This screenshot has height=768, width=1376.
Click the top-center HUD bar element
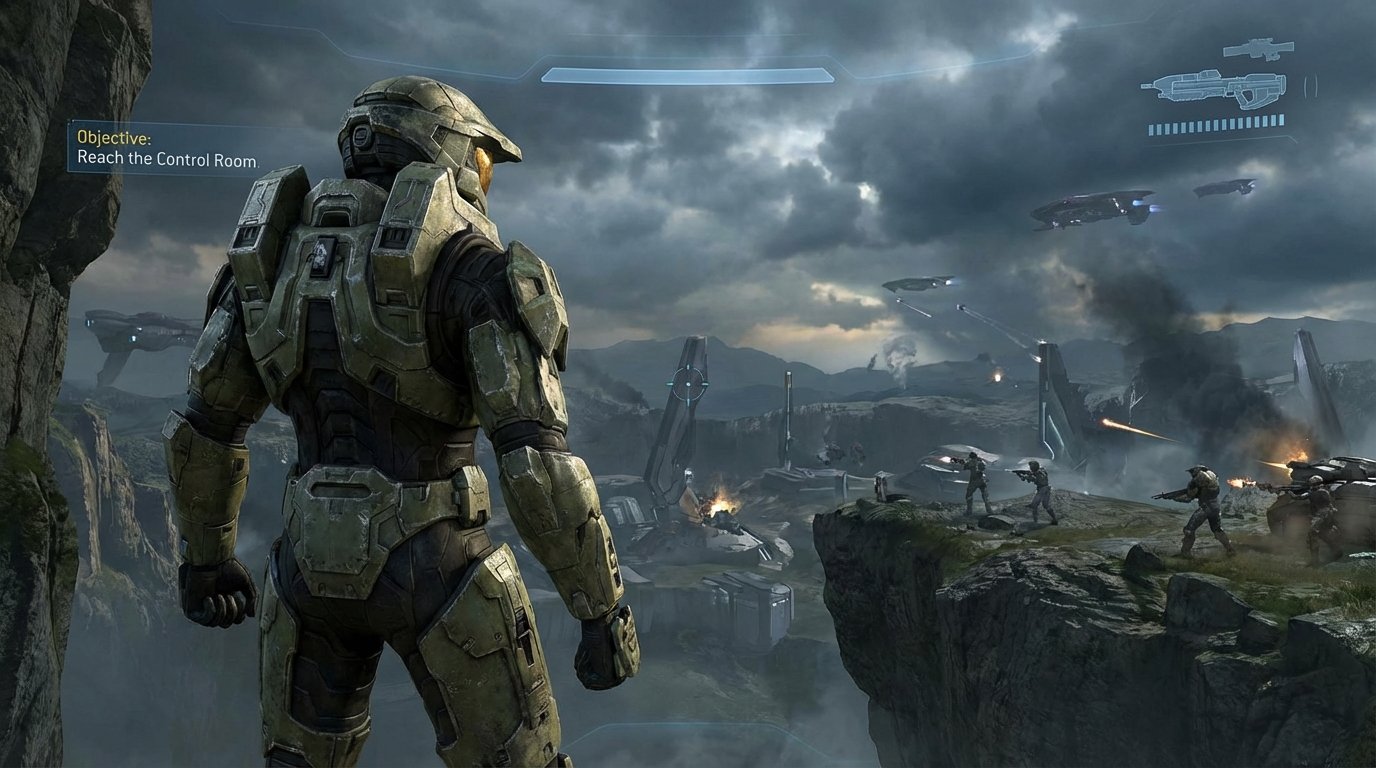[690, 73]
